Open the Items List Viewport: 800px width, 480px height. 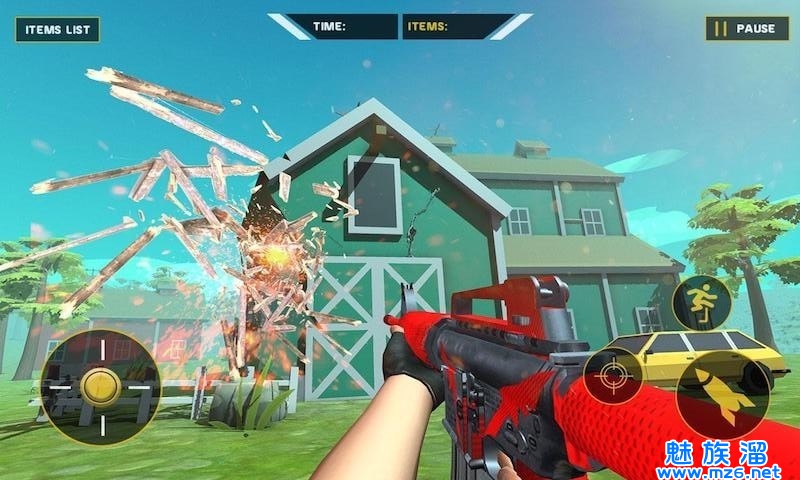57,29
